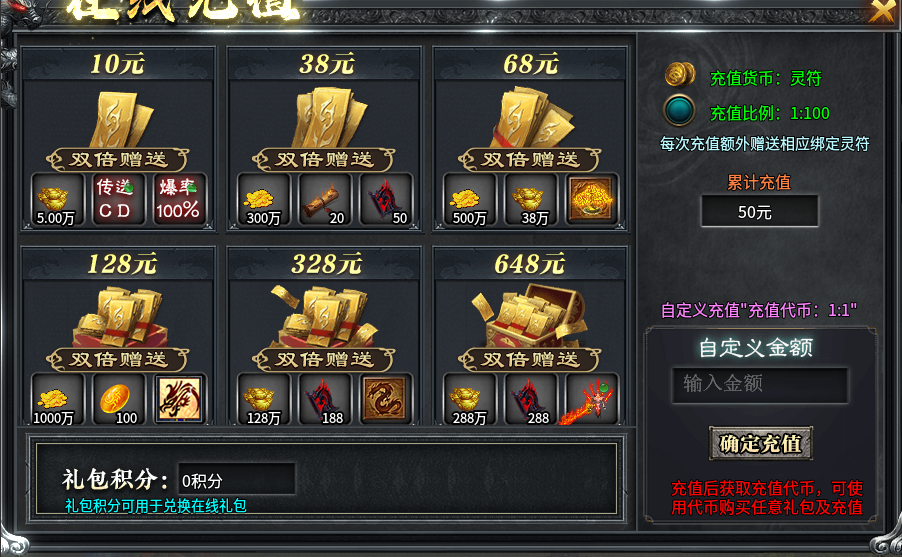Screen dimensions: 902x557
Task: View the 500万 gold reward icon
Action: (x=469, y=199)
